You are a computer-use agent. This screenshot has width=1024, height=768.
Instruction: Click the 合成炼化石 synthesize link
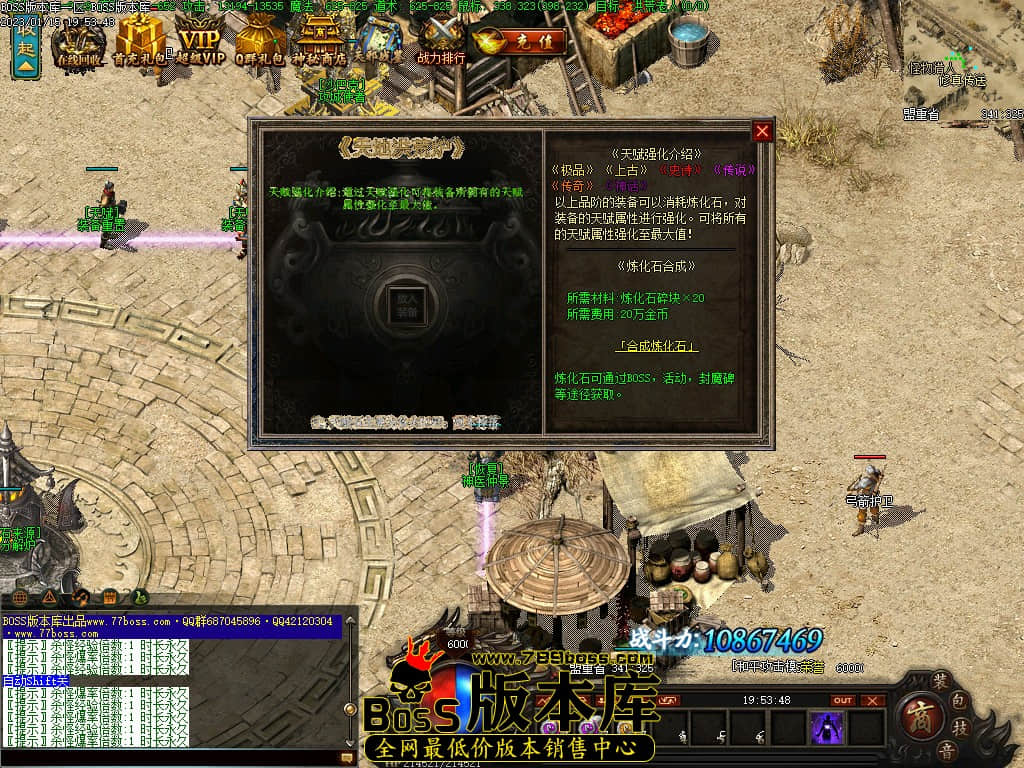(657, 346)
